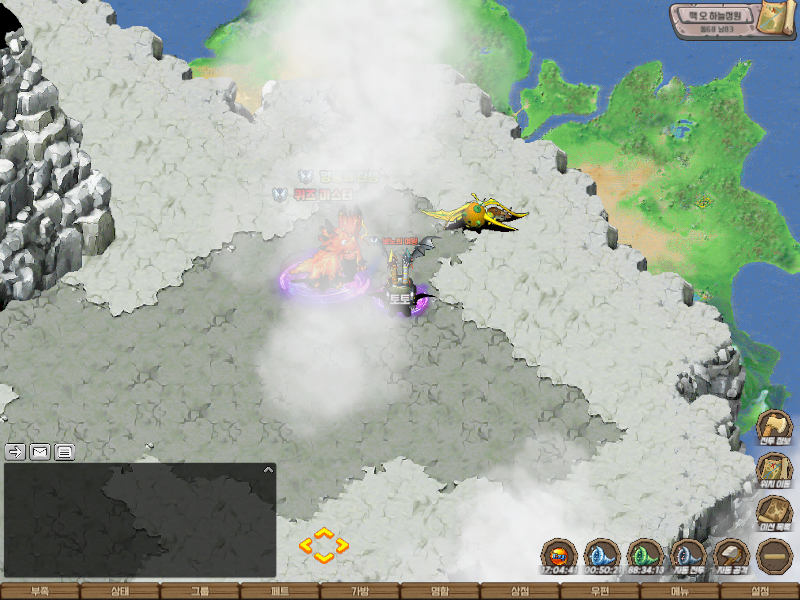The image size is (800, 600).
Task: Open the 페트 pet menu
Action: click(280, 591)
